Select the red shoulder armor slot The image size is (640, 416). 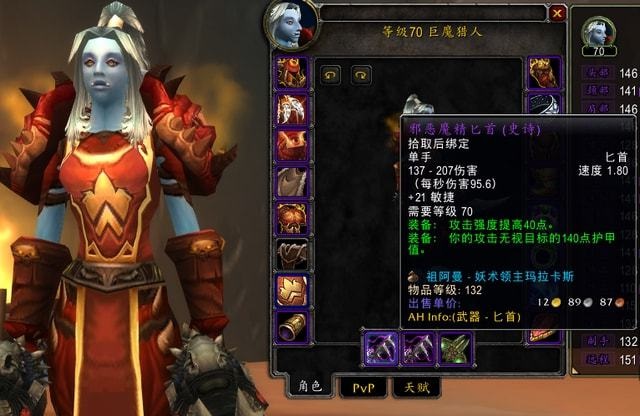tap(291, 144)
